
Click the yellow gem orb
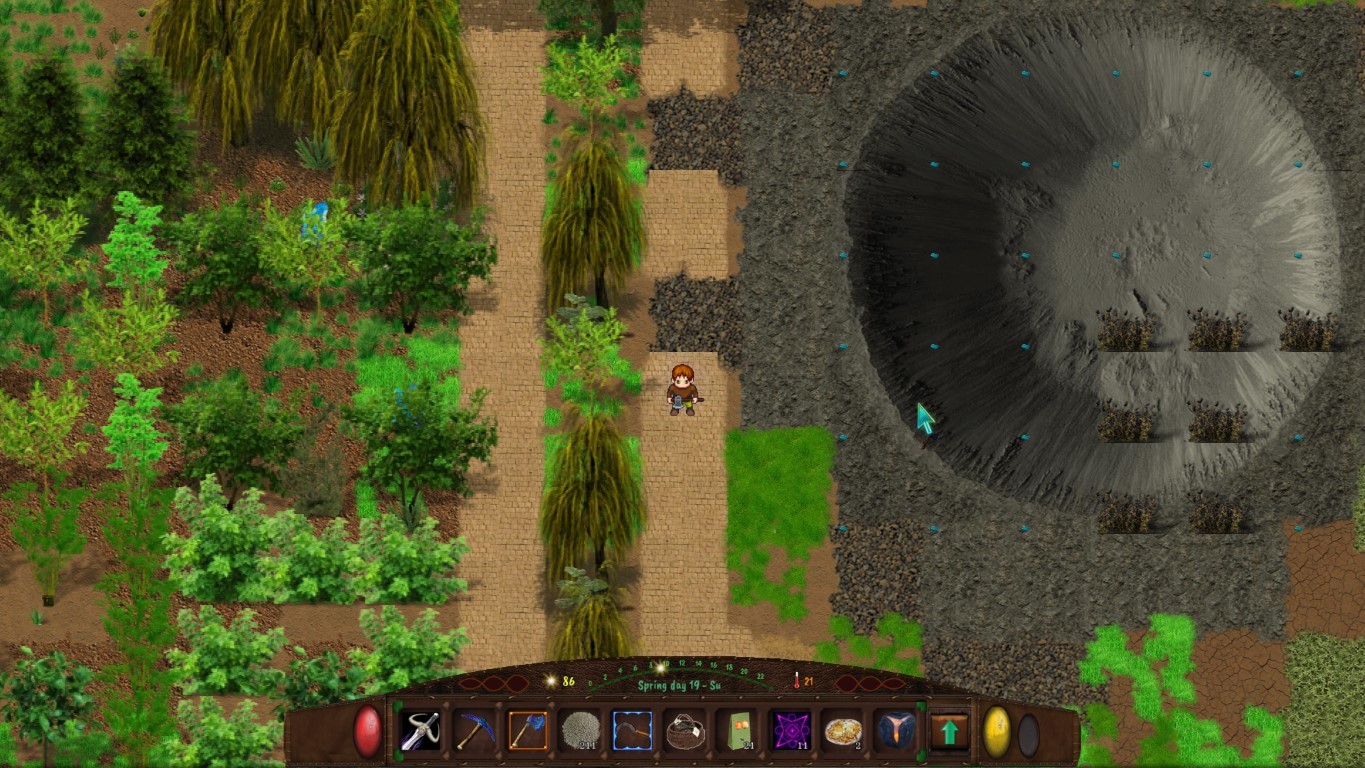[997, 731]
